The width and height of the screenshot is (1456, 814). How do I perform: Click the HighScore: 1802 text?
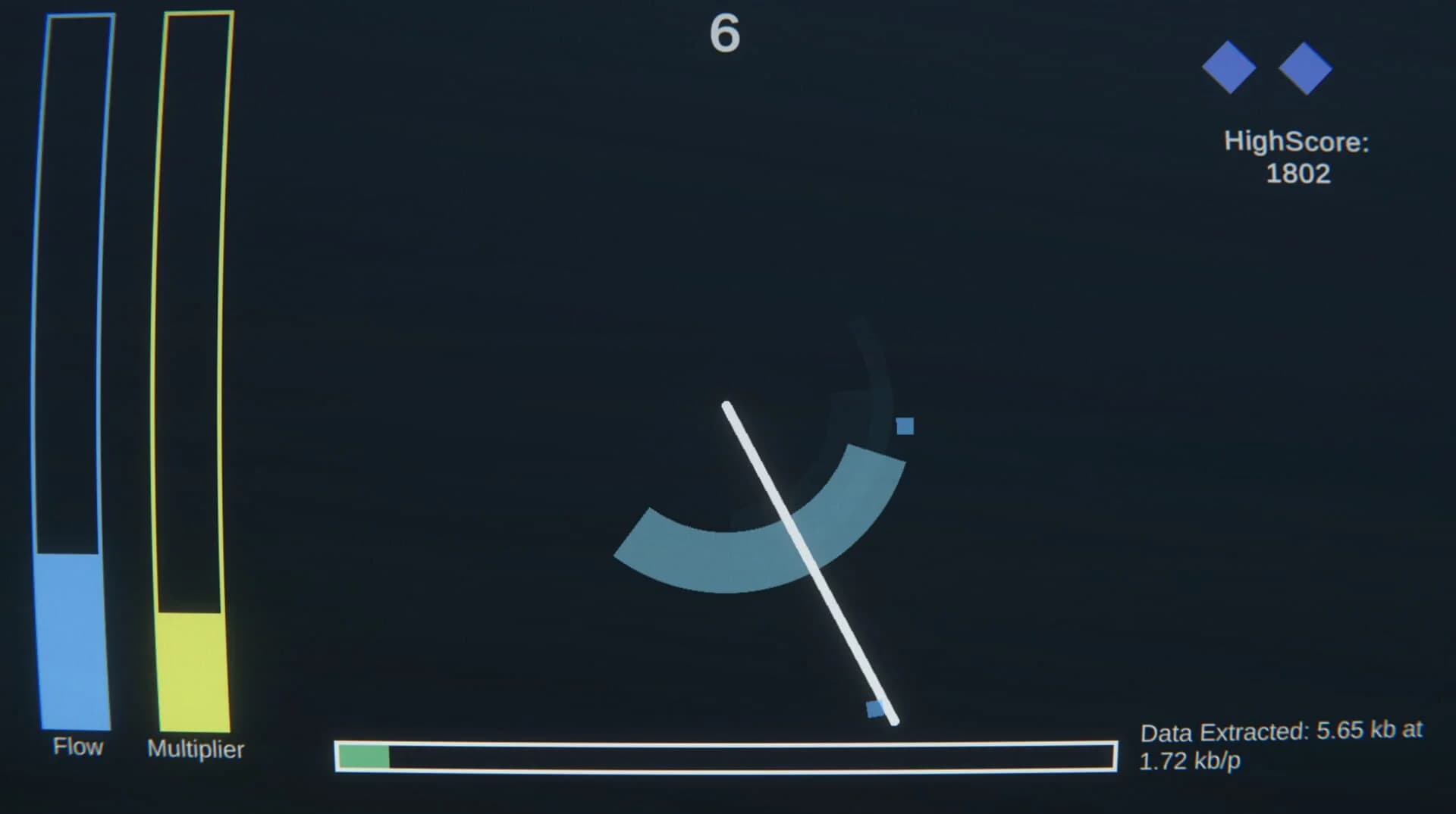click(x=1295, y=157)
